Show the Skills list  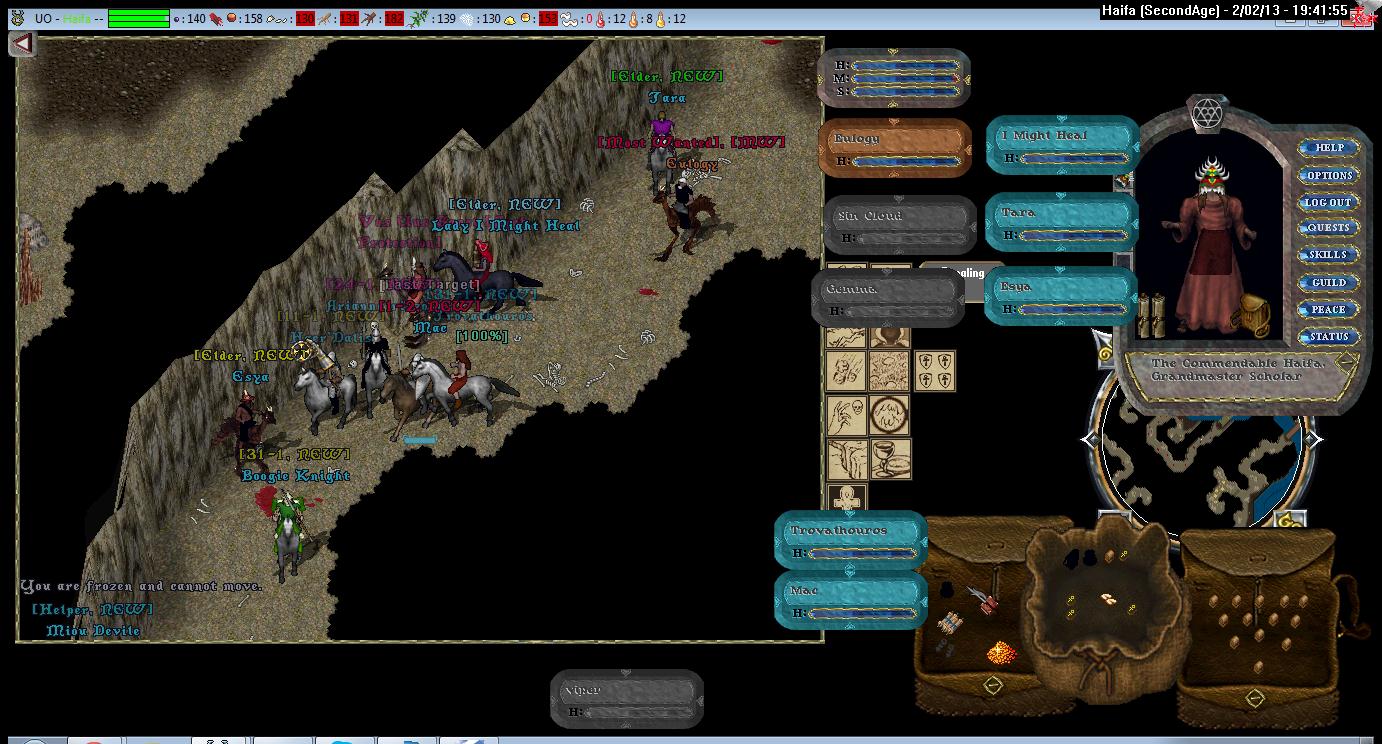[x=1329, y=255]
